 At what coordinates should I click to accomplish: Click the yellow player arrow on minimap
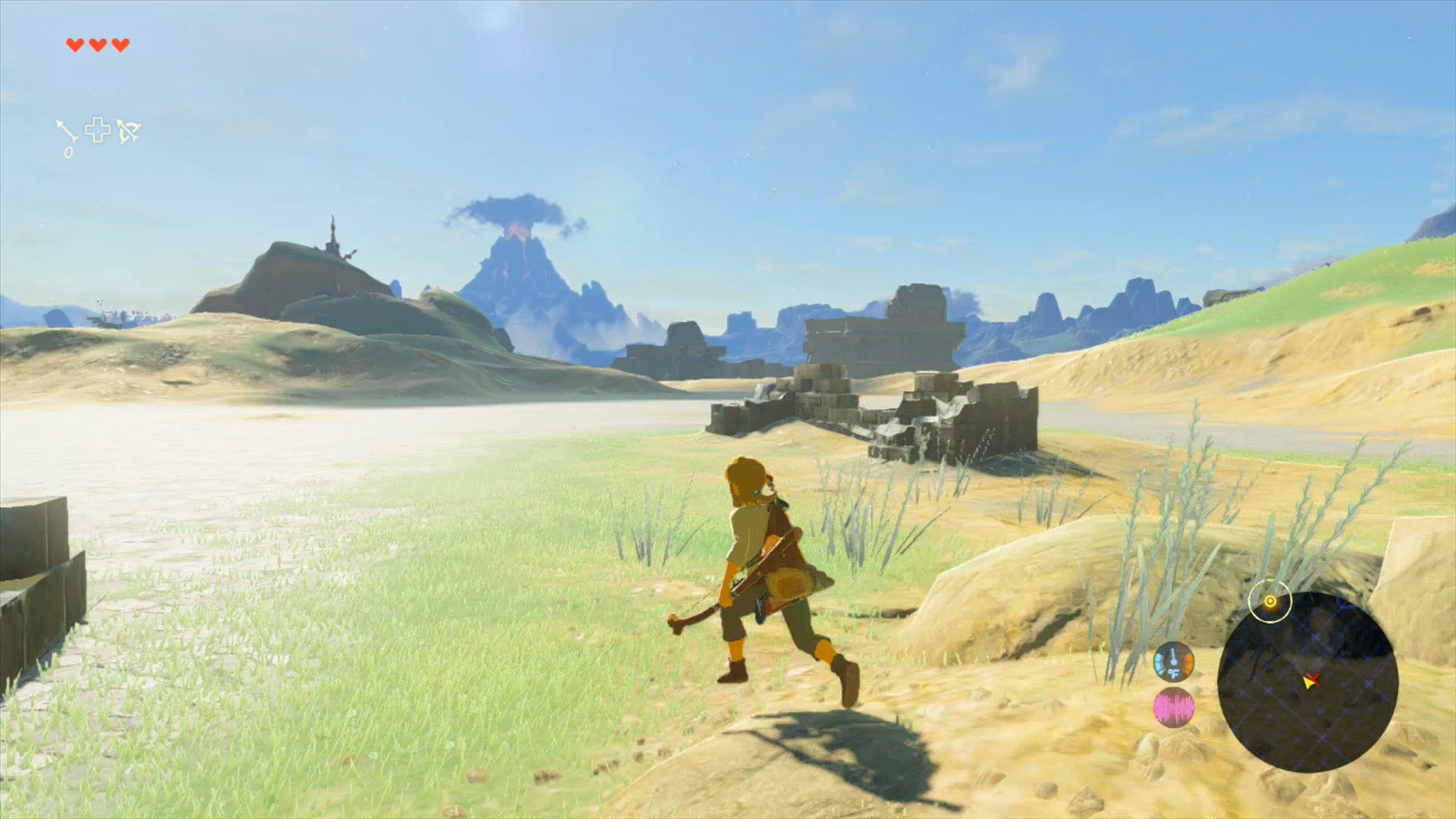click(1308, 683)
